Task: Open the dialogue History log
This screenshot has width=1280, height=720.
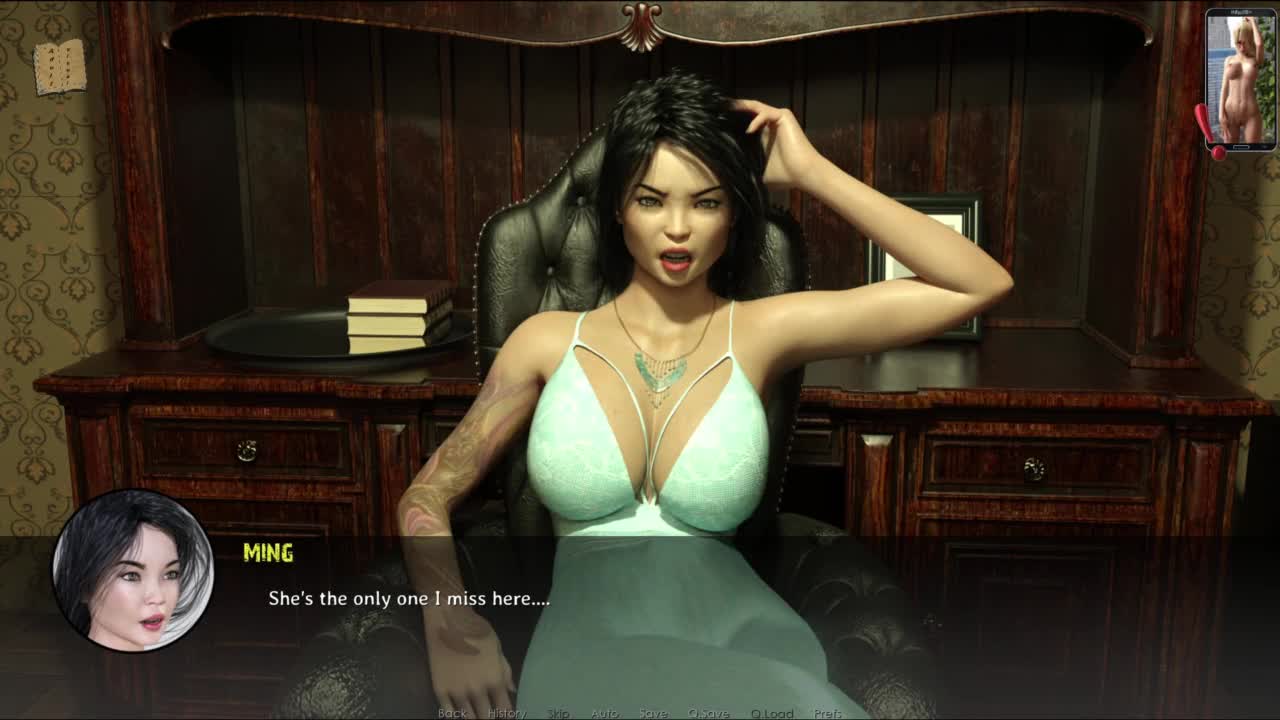Action: point(506,713)
